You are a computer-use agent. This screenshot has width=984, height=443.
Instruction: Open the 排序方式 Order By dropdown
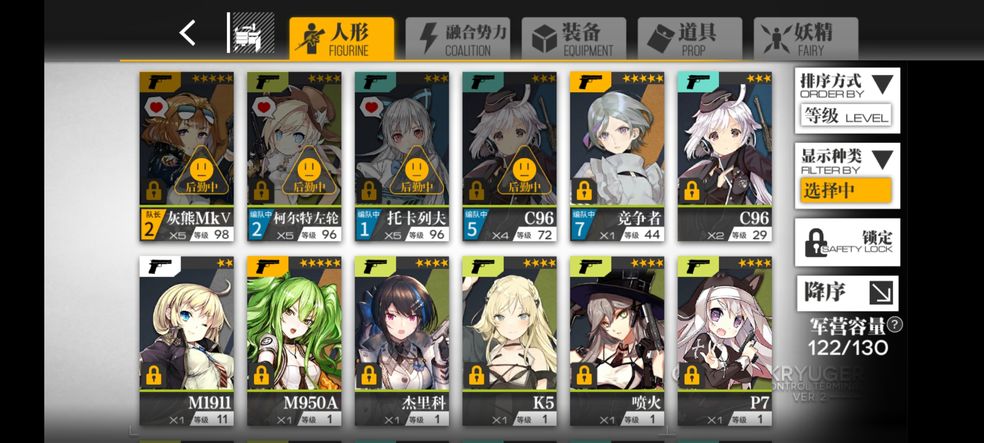[x=846, y=100]
